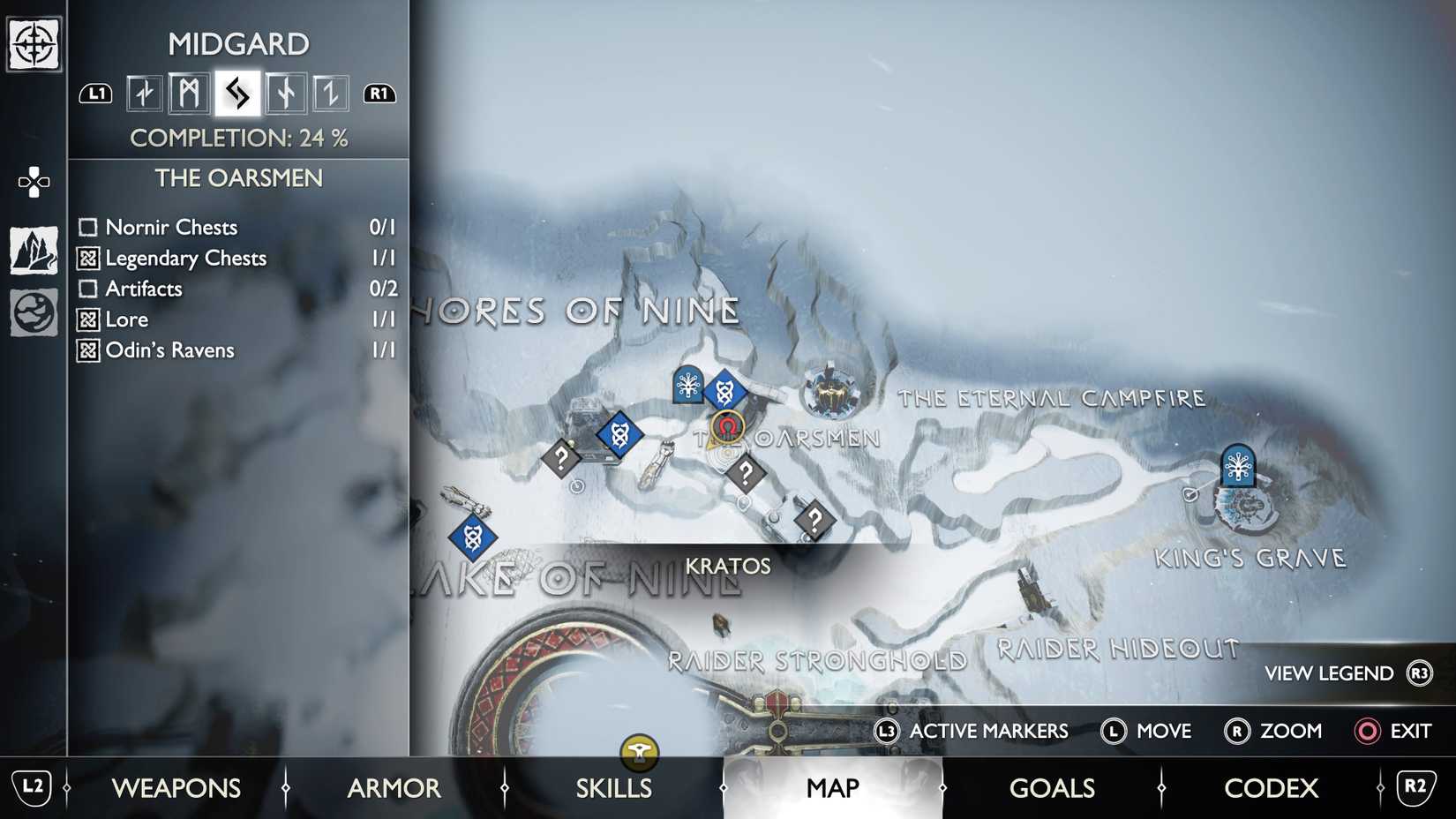The width and height of the screenshot is (1456, 819).
Task: Select the King's Grave mystic gateway marker
Action: pos(1238,465)
